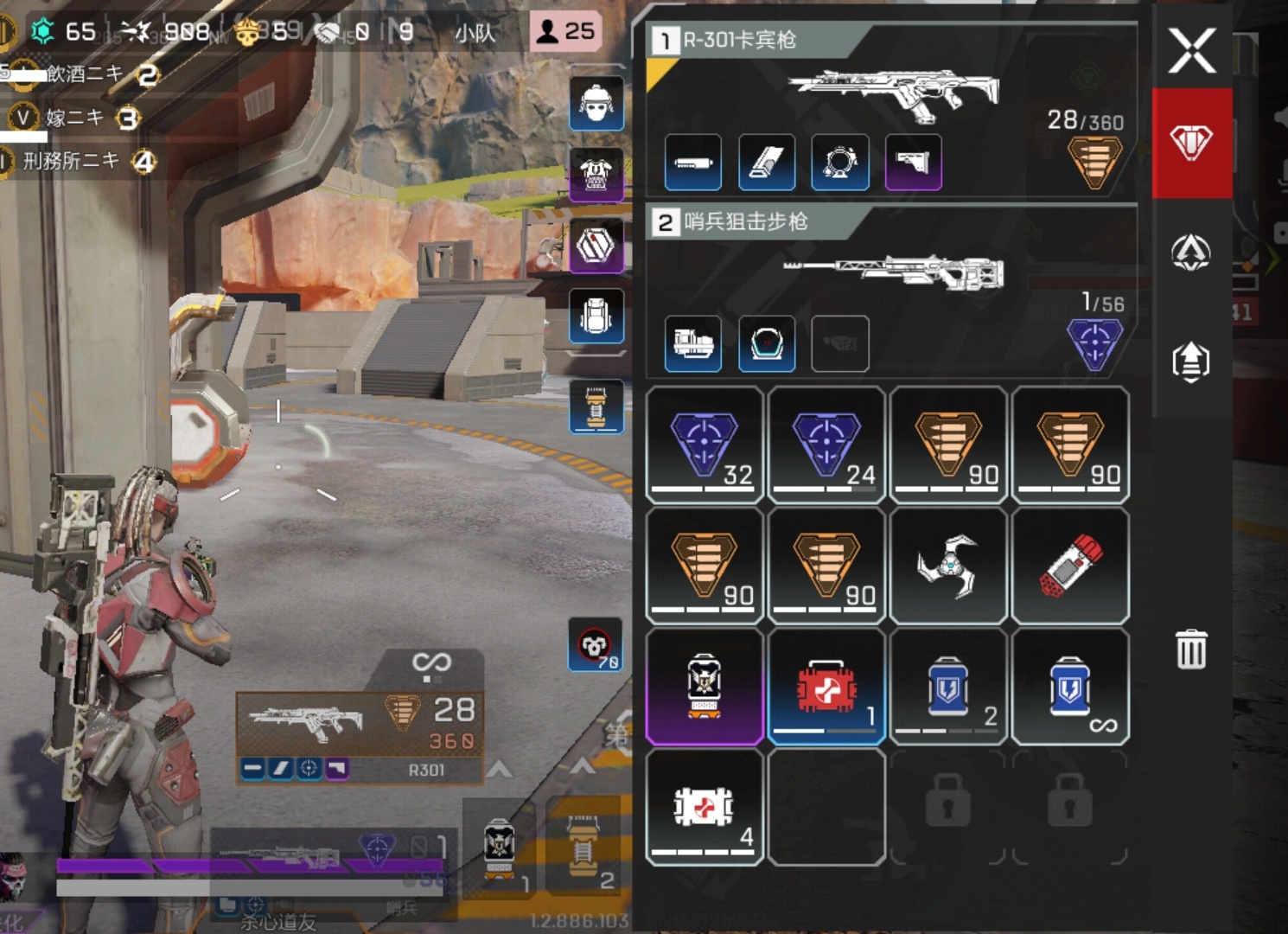Screen dimensions: 1288x934
Task: Select the shield battery stack of 2
Action: [x=948, y=687]
